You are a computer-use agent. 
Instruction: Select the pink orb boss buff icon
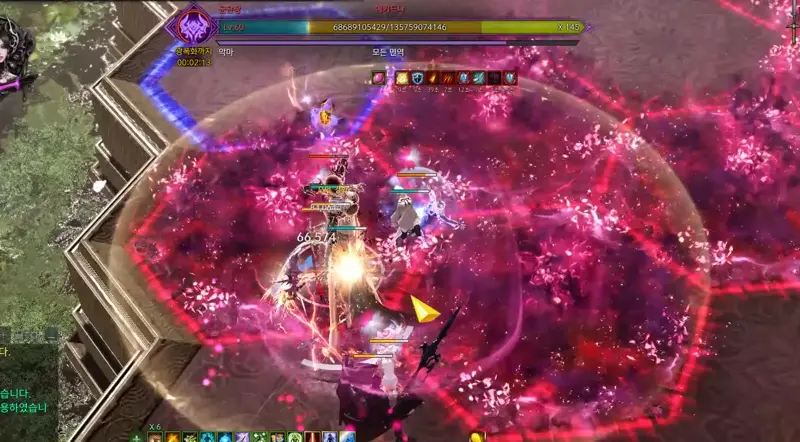pos(379,77)
